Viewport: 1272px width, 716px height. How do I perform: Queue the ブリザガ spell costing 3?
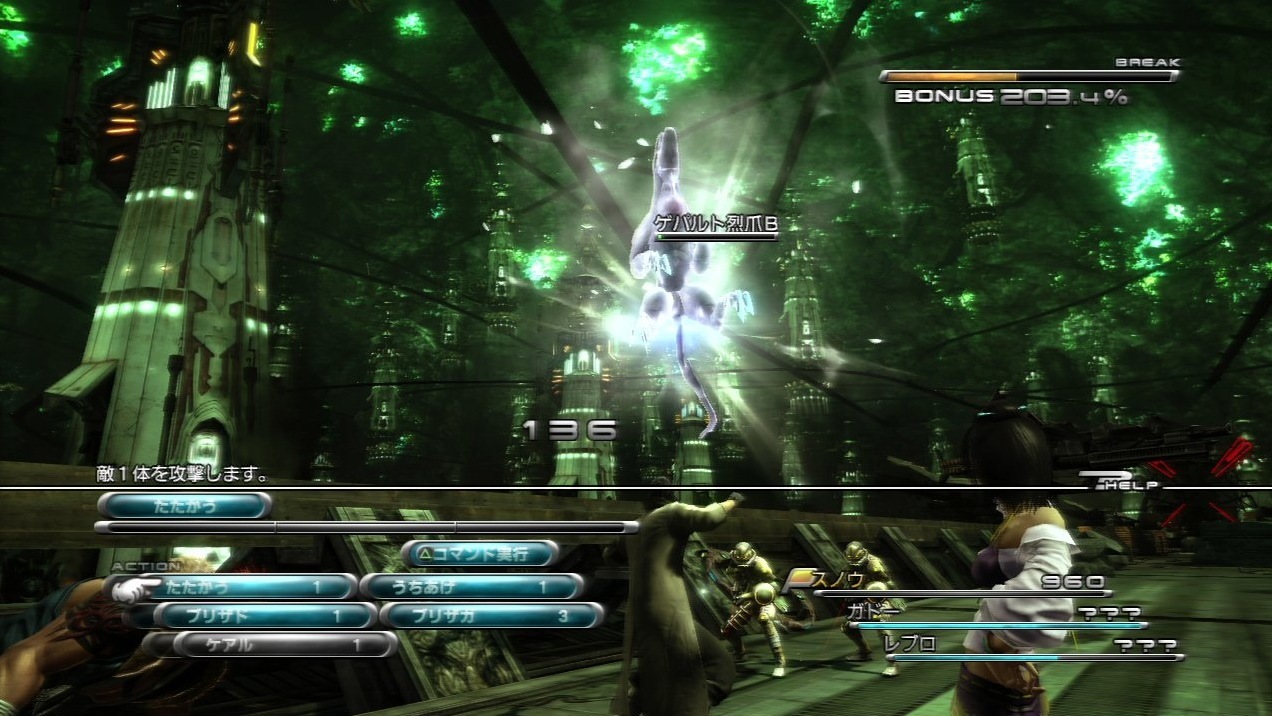click(x=492, y=616)
